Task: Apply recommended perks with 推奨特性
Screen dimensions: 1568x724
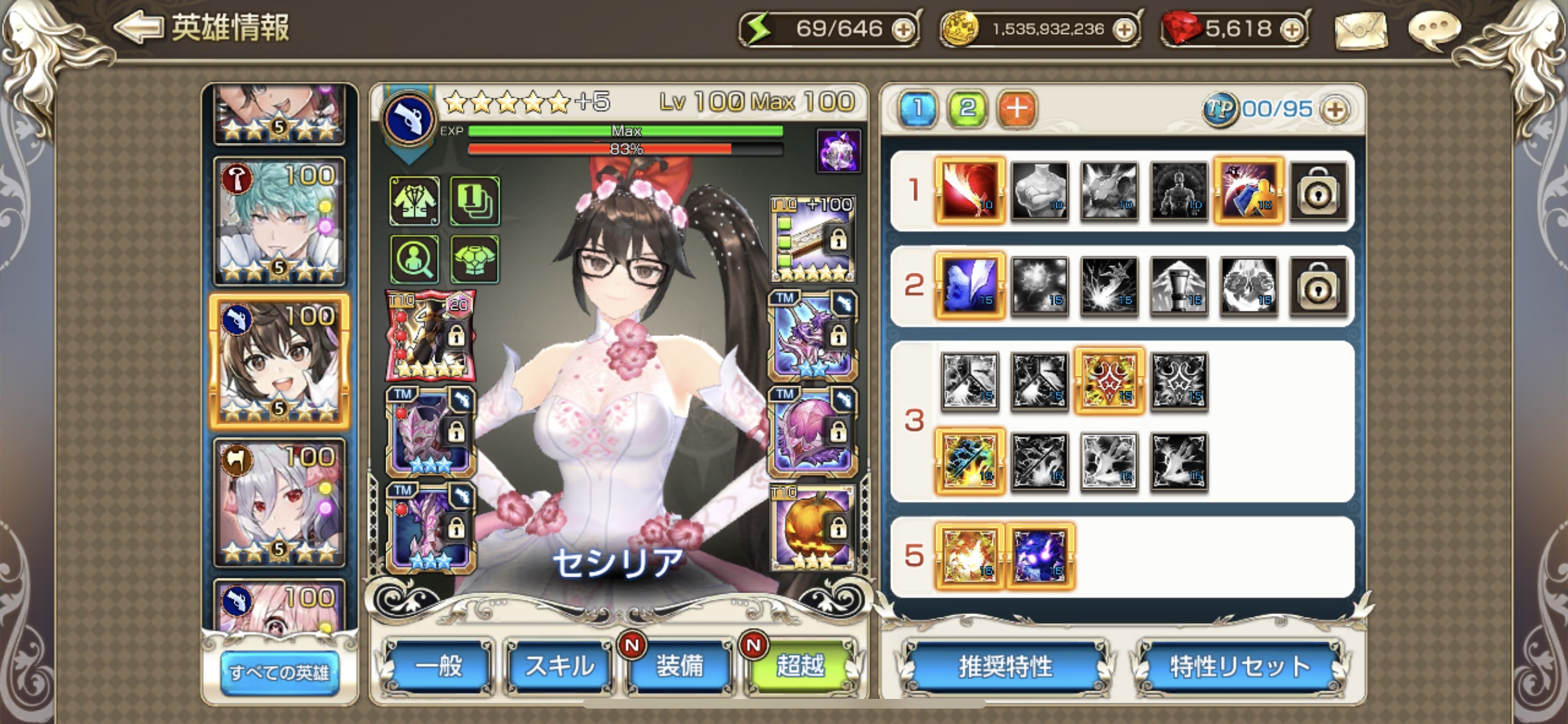Action: pyautogui.click(x=1005, y=667)
